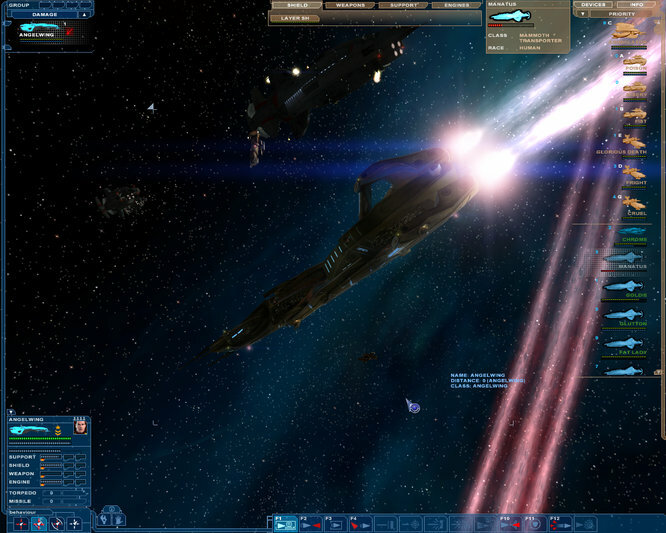Select the Support tab

click(x=404, y=5)
